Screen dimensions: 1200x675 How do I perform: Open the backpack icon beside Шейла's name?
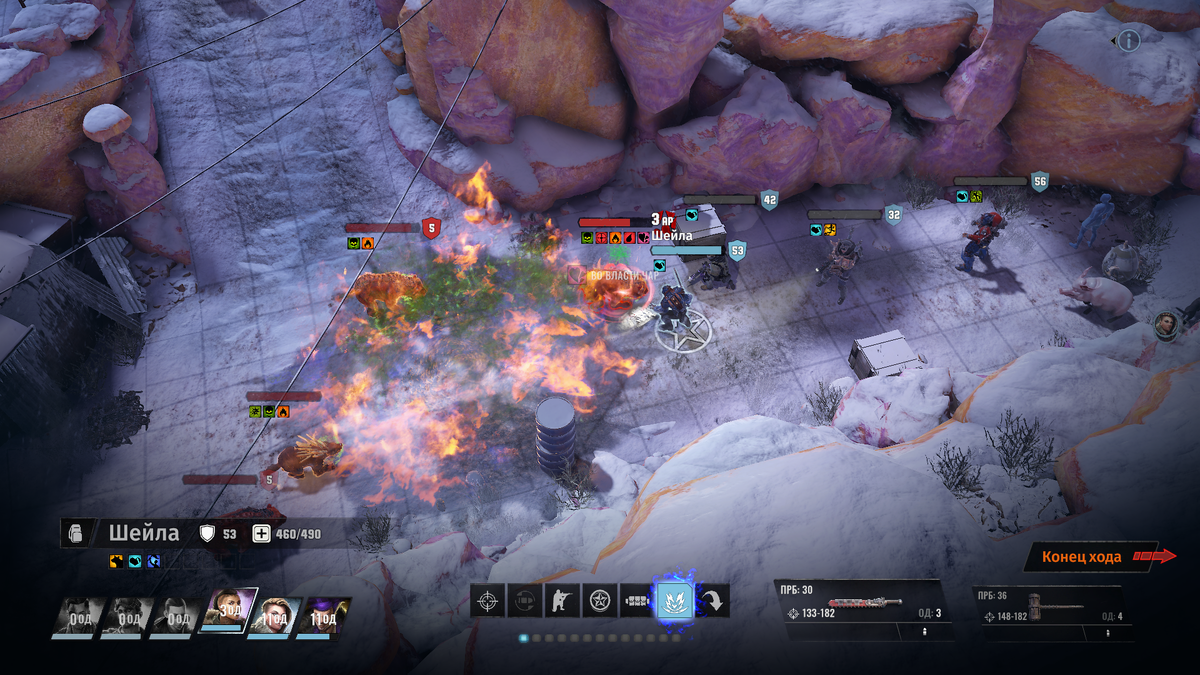click(x=77, y=533)
